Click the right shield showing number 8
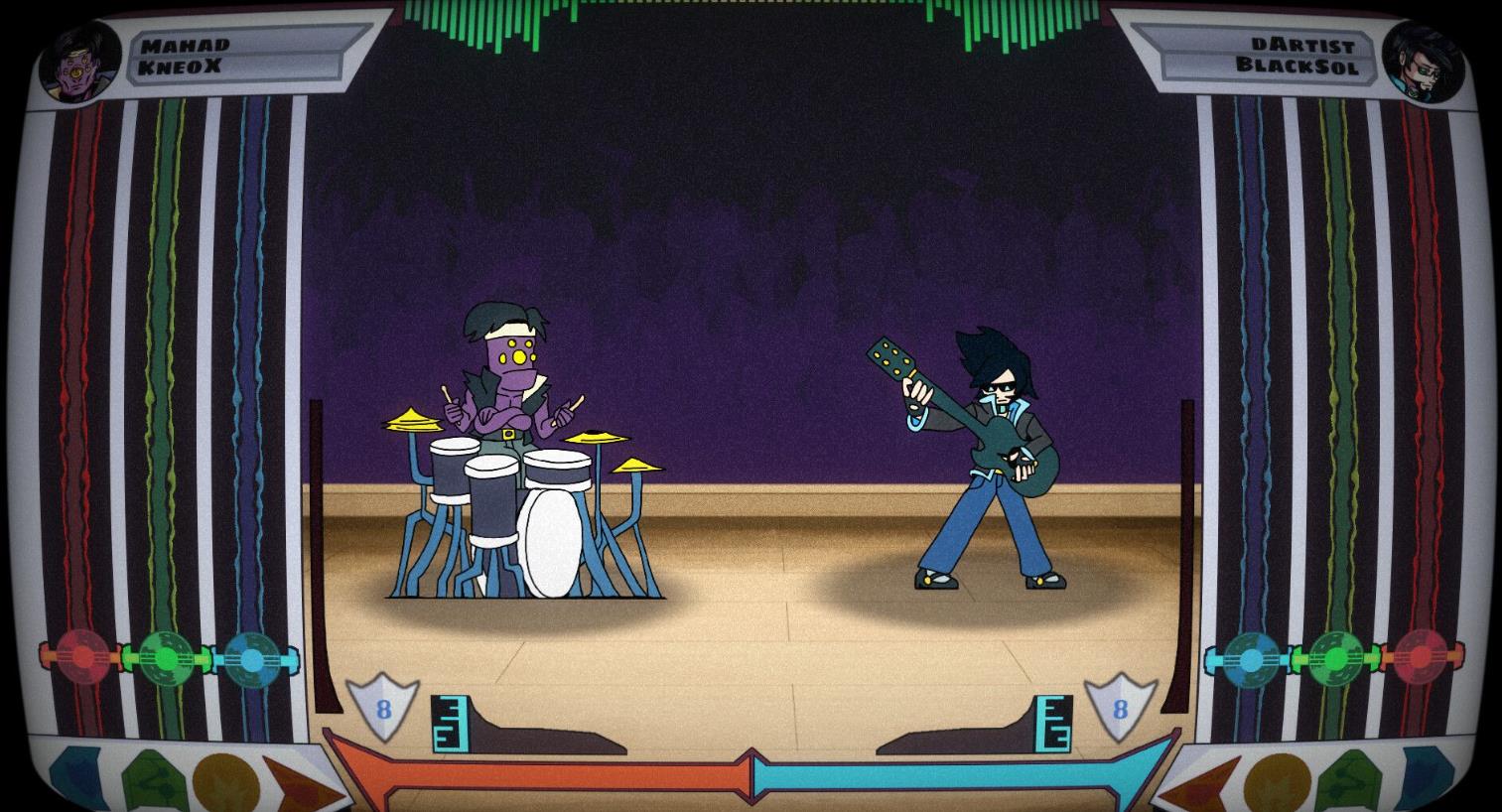The image size is (1502, 812). click(1122, 708)
